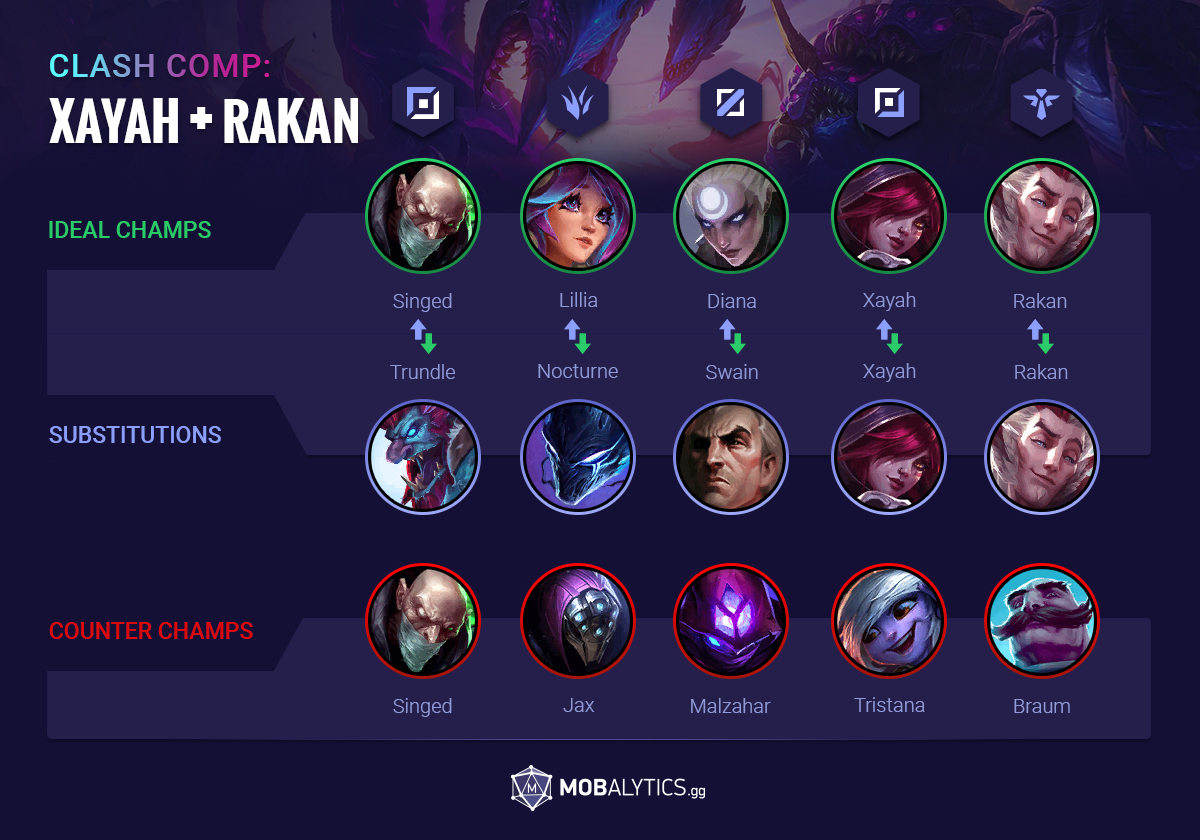
Task: Click the Jax counter champion portrait
Action: (578, 620)
